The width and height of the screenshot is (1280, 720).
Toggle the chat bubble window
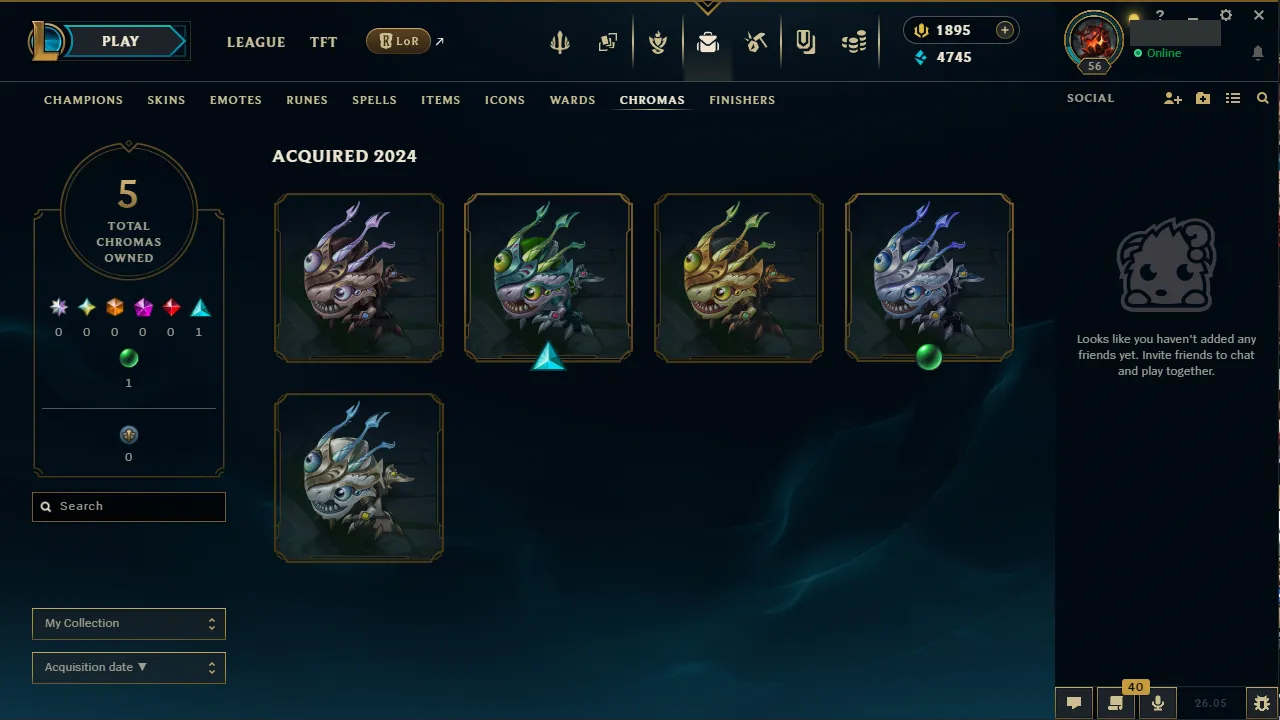[x=1073, y=702]
